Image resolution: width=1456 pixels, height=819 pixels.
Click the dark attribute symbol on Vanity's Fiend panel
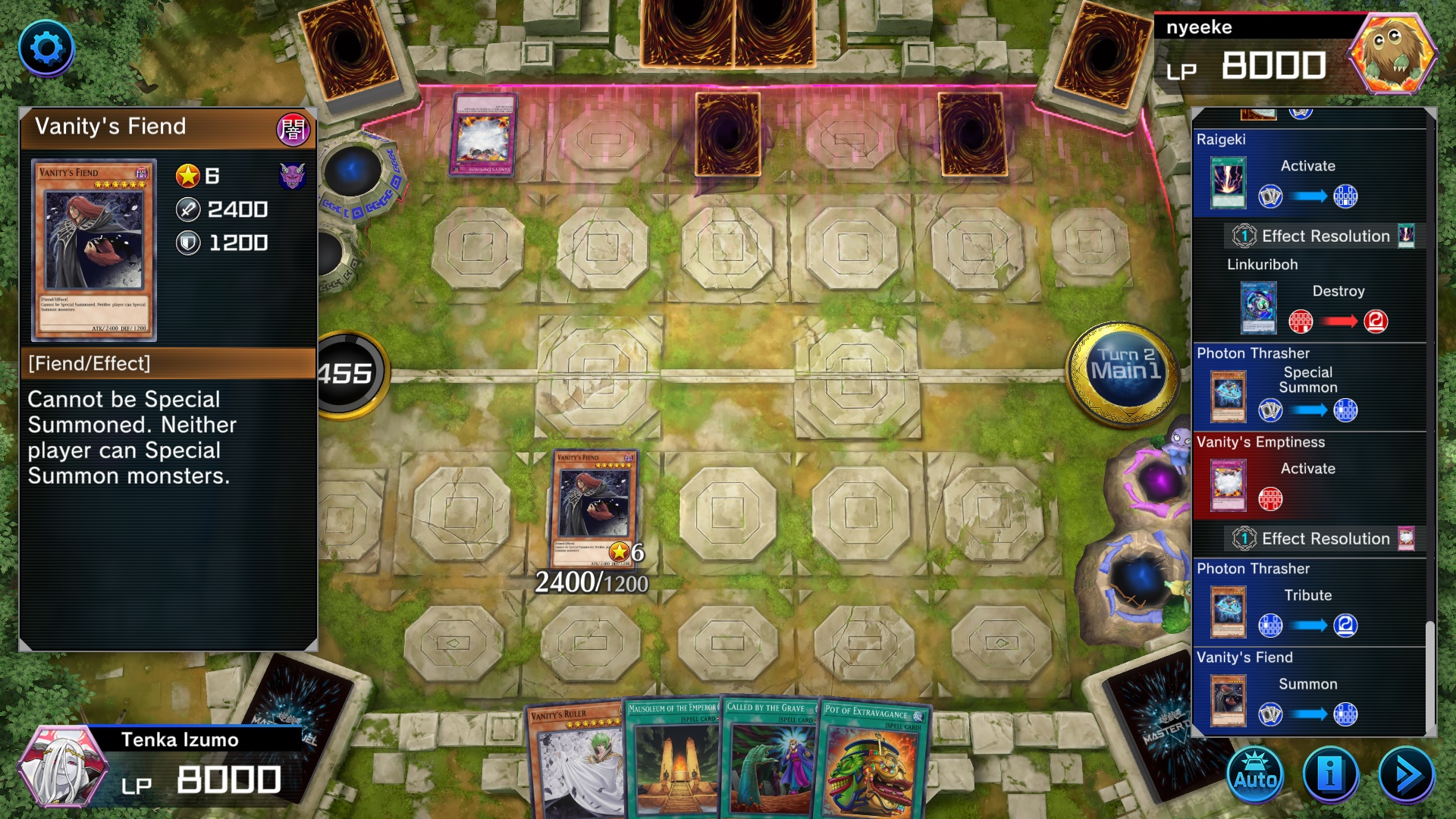(x=295, y=129)
